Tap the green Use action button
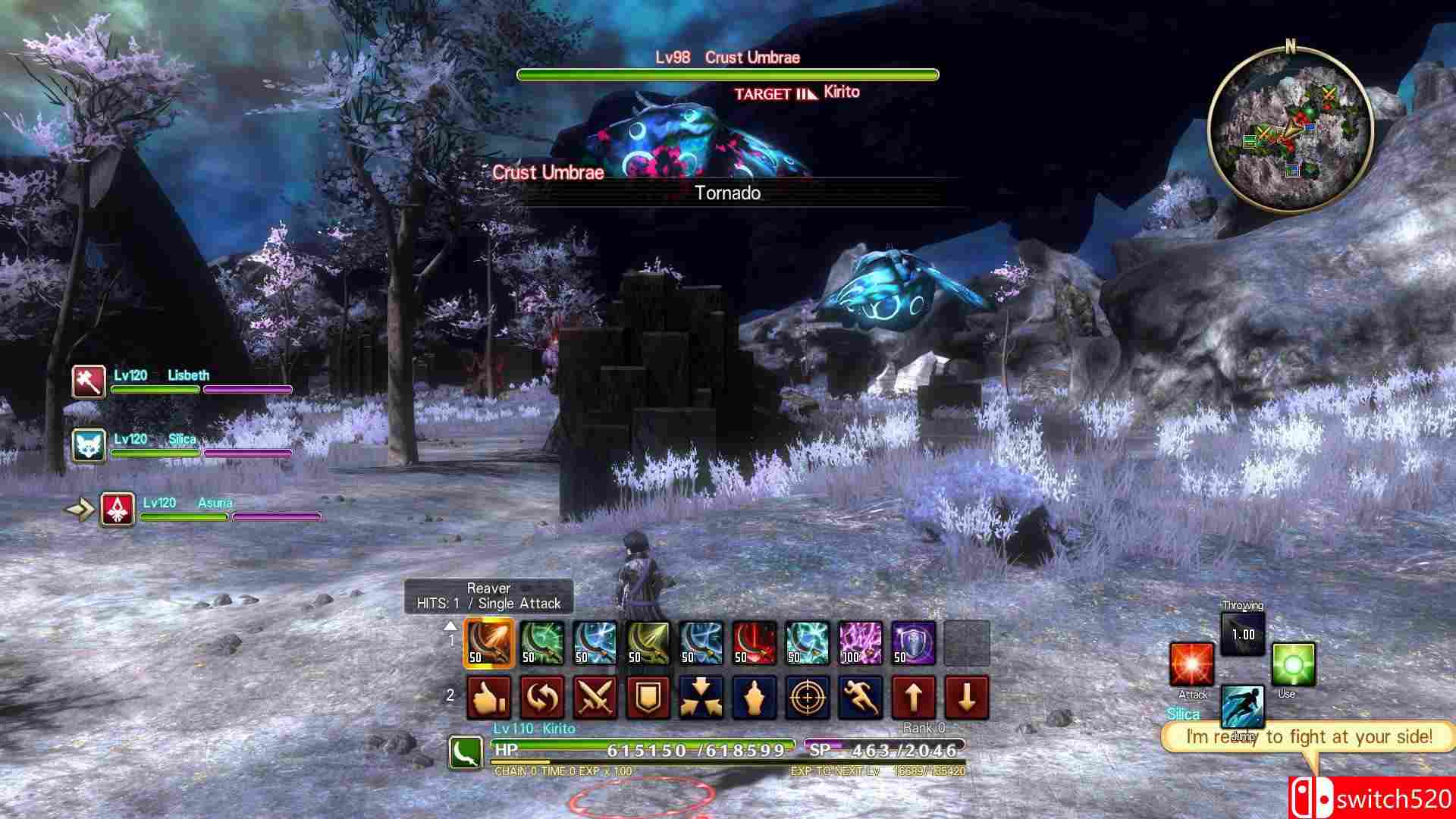The width and height of the screenshot is (1456, 819). (1293, 665)
